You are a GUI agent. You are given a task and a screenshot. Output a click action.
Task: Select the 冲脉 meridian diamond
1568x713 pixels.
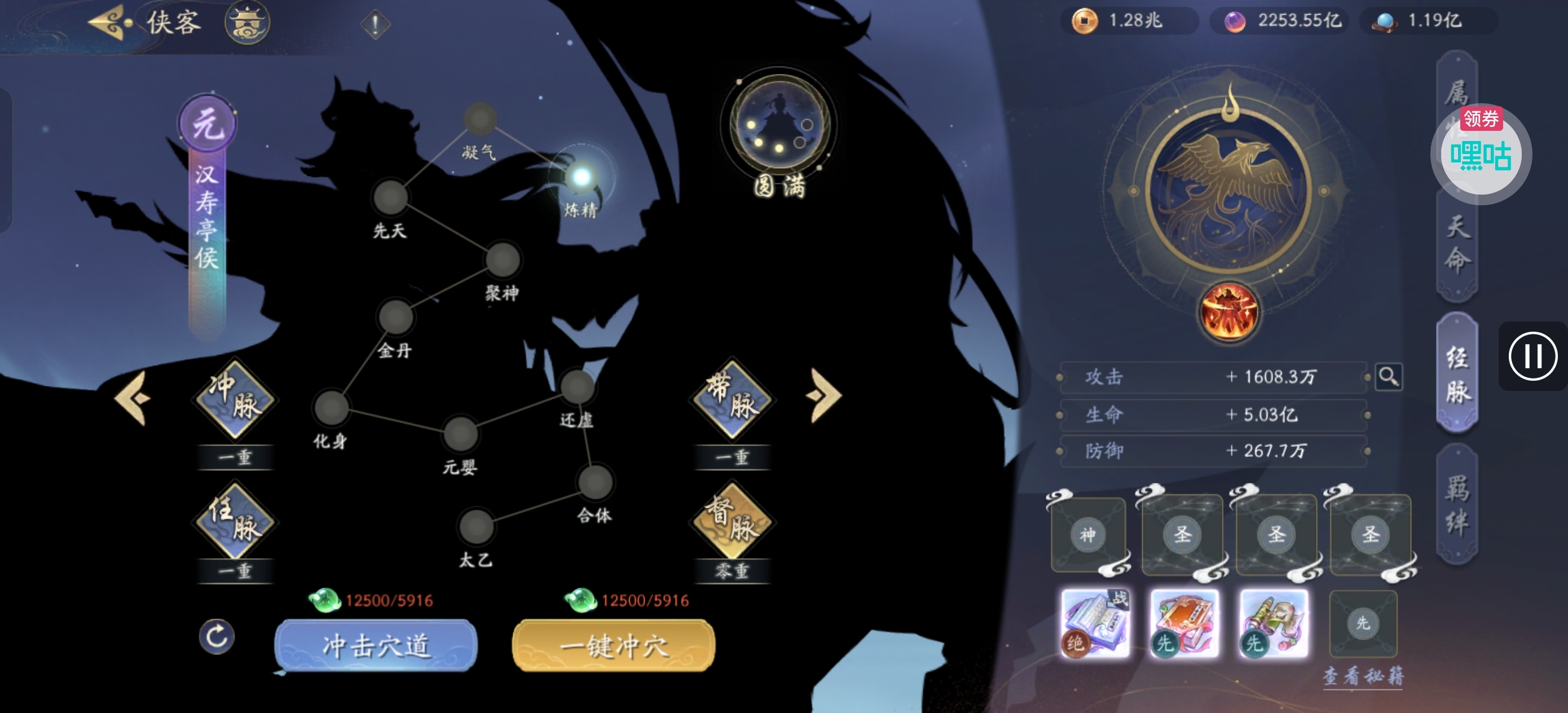click(x=235, y=399)
